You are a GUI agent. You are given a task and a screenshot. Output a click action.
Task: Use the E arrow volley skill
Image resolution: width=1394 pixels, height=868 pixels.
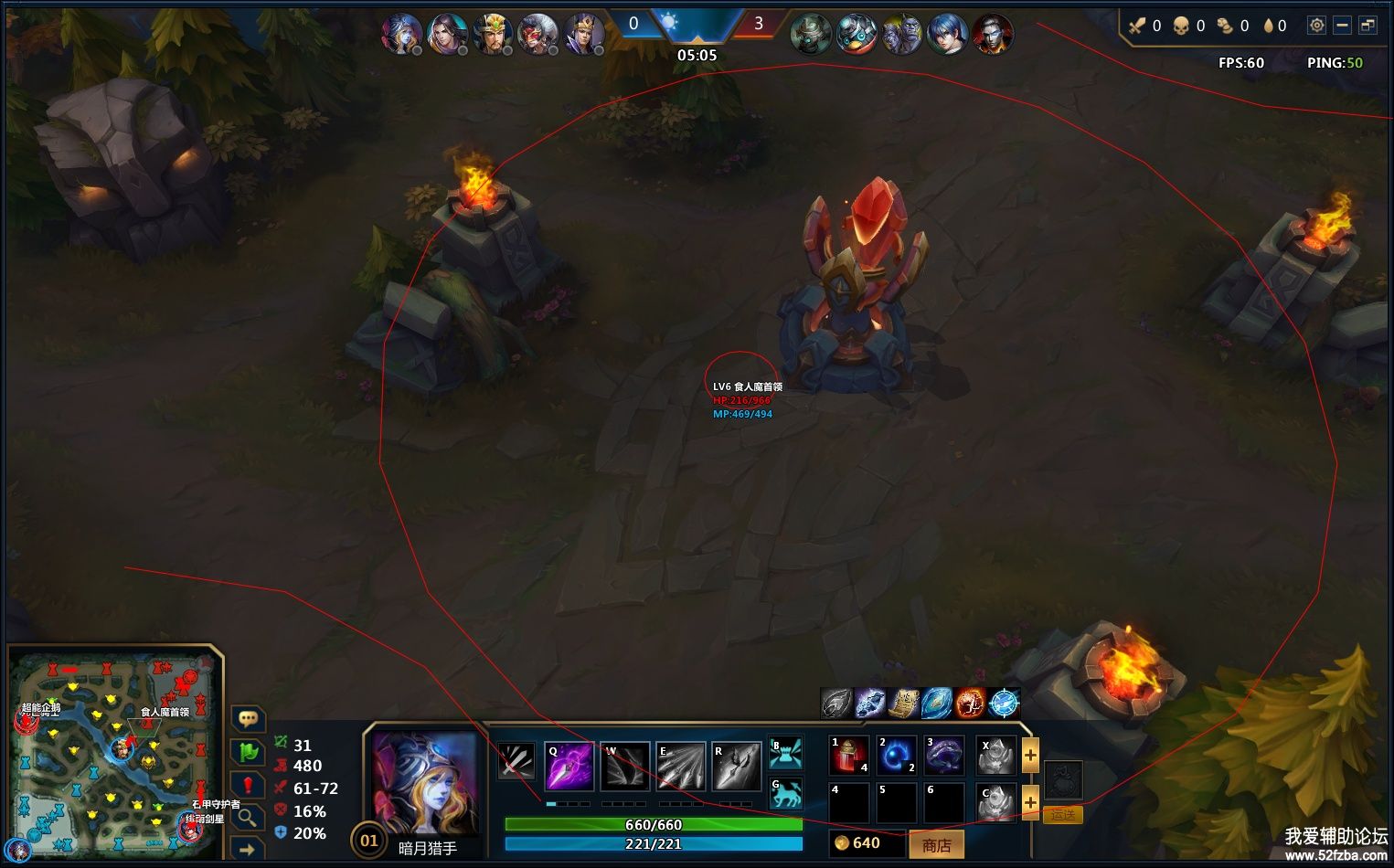(x=680, y=766)
